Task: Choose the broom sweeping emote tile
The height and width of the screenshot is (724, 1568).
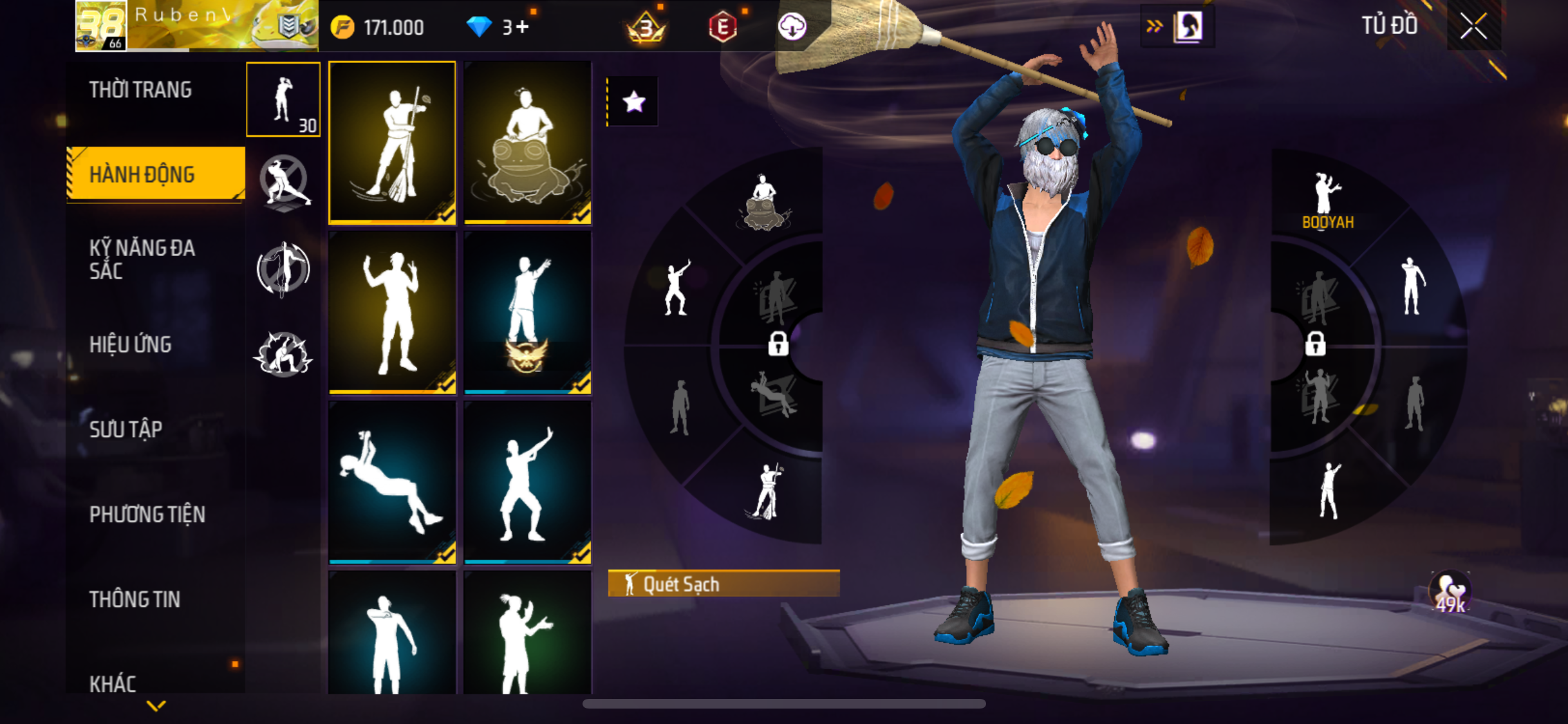Action: point(392,143)
